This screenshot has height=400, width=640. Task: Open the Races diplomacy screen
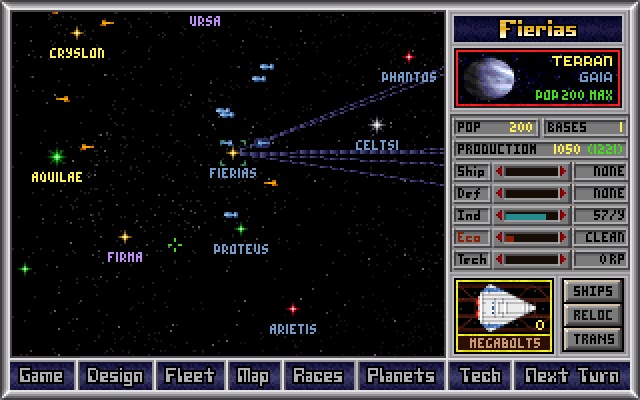(x=318, y=376)
